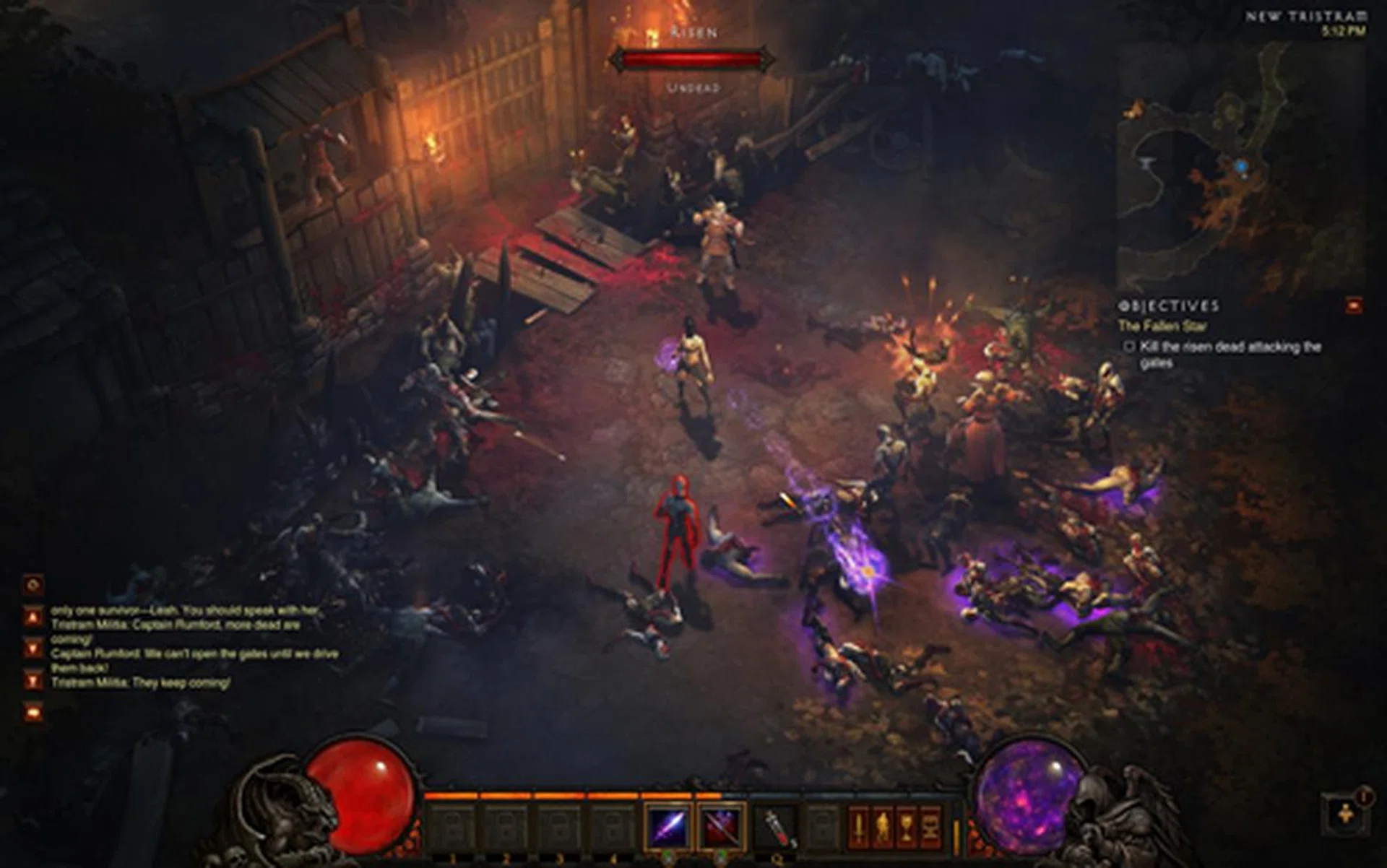This screenshot has height=868, width=1387.
Task: Select the red melee attack skill icon
Action: [x=720, y=825]
